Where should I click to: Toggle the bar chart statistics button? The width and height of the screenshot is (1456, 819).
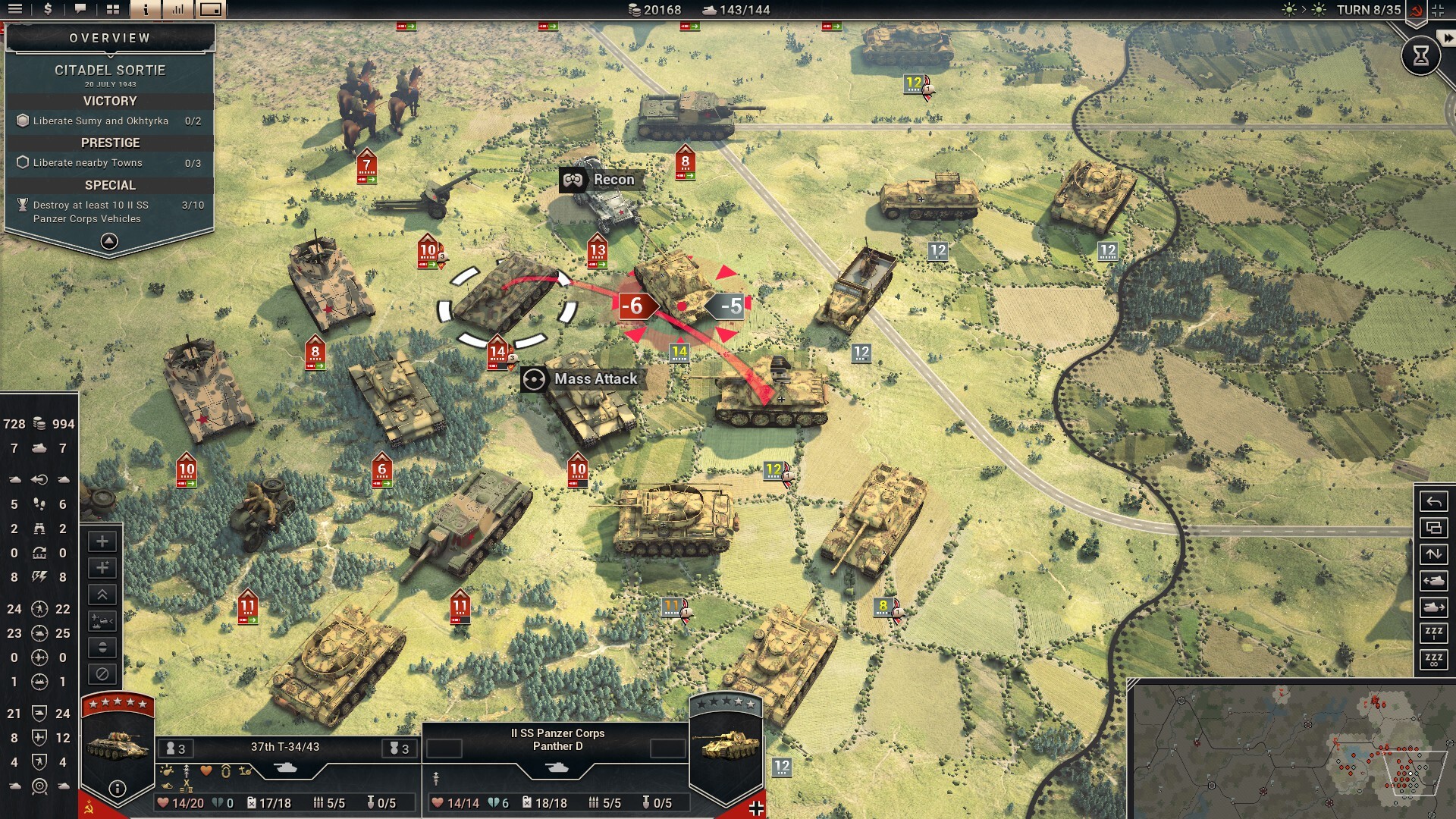178,9
